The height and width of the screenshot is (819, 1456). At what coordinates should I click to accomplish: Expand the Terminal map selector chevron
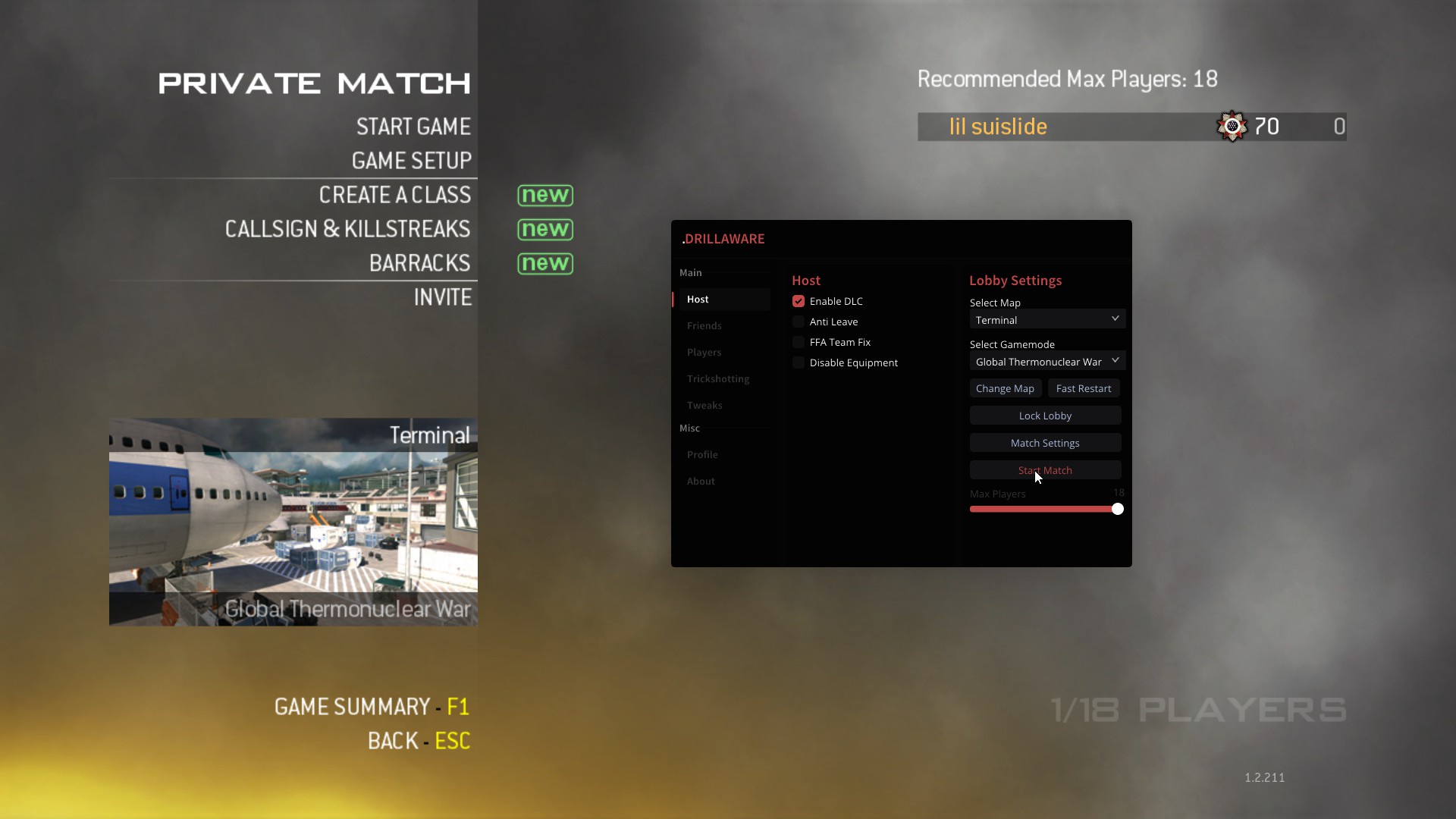coord(1115,318)
